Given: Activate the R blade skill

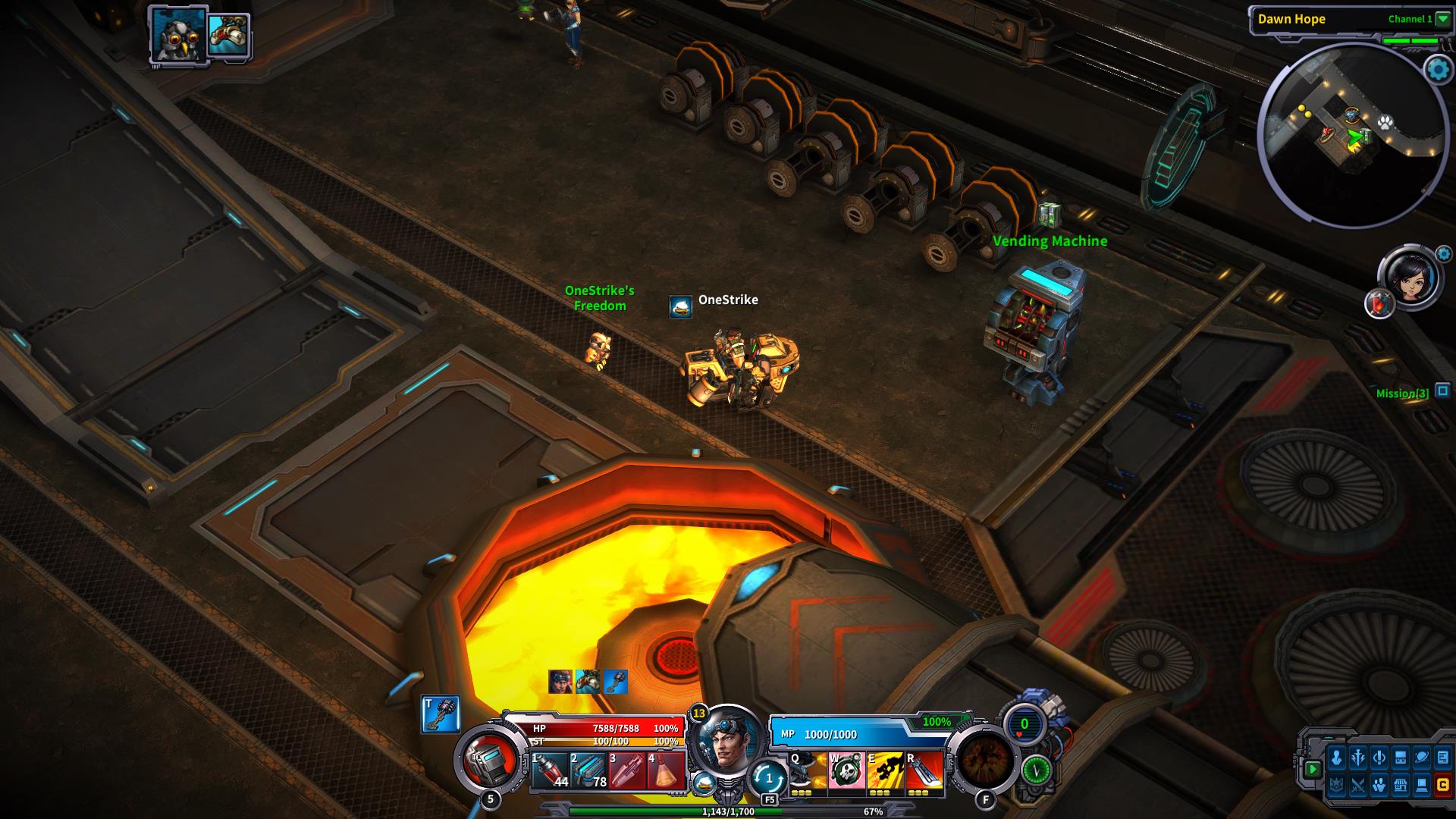Looking at the screenshot, I should pyautogui.click(x=924, y=771).
